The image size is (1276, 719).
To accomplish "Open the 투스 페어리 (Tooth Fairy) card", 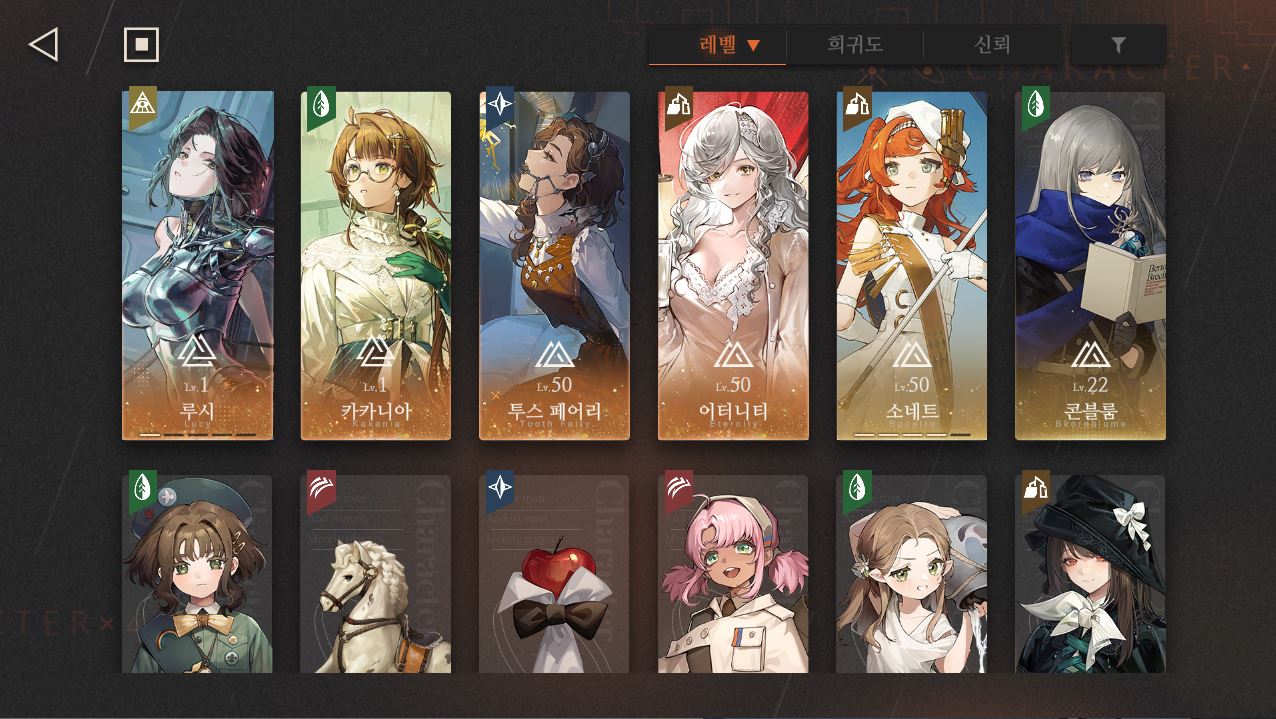I will point(554,266).
